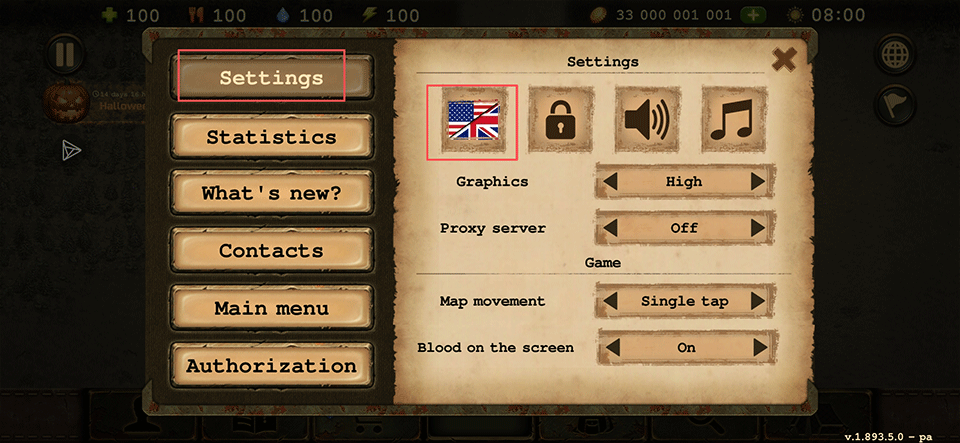The image size is (960, 443).
Task: Open the globe map button
Action: (894, 55)
